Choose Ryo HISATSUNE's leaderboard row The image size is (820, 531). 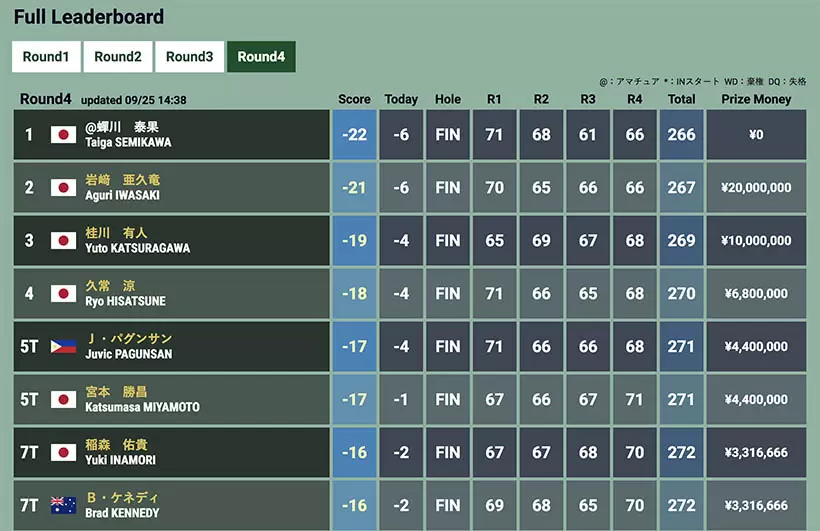point(125,294)
